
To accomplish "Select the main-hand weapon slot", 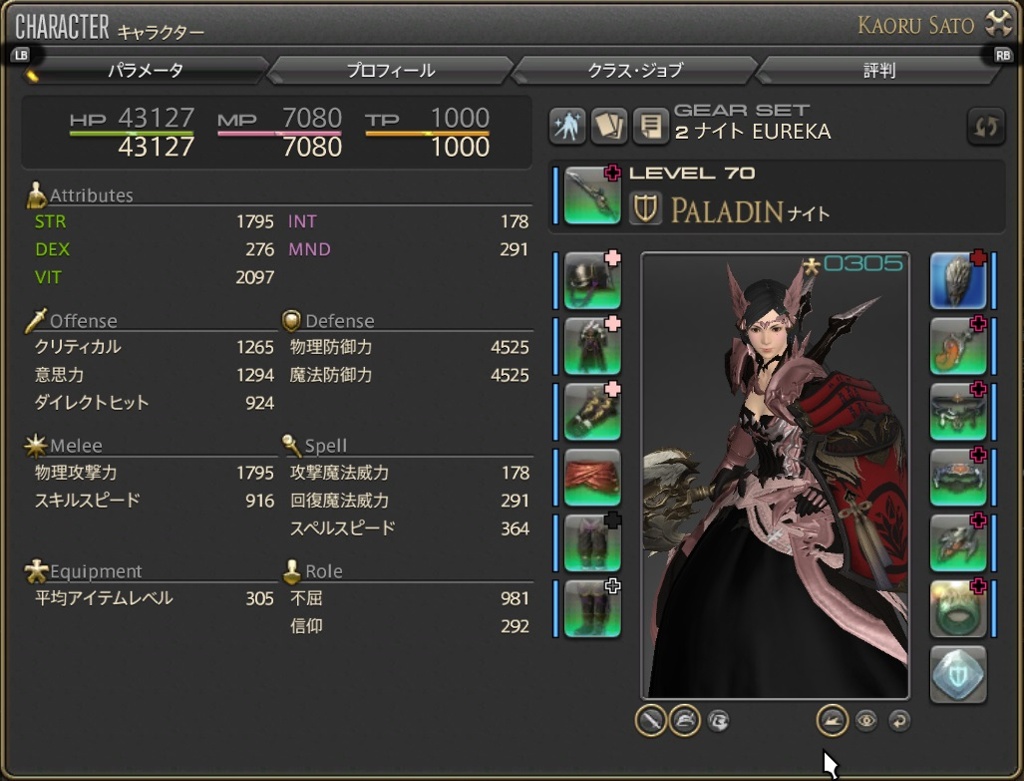I will pyautogui.click(x=591, y=196).
